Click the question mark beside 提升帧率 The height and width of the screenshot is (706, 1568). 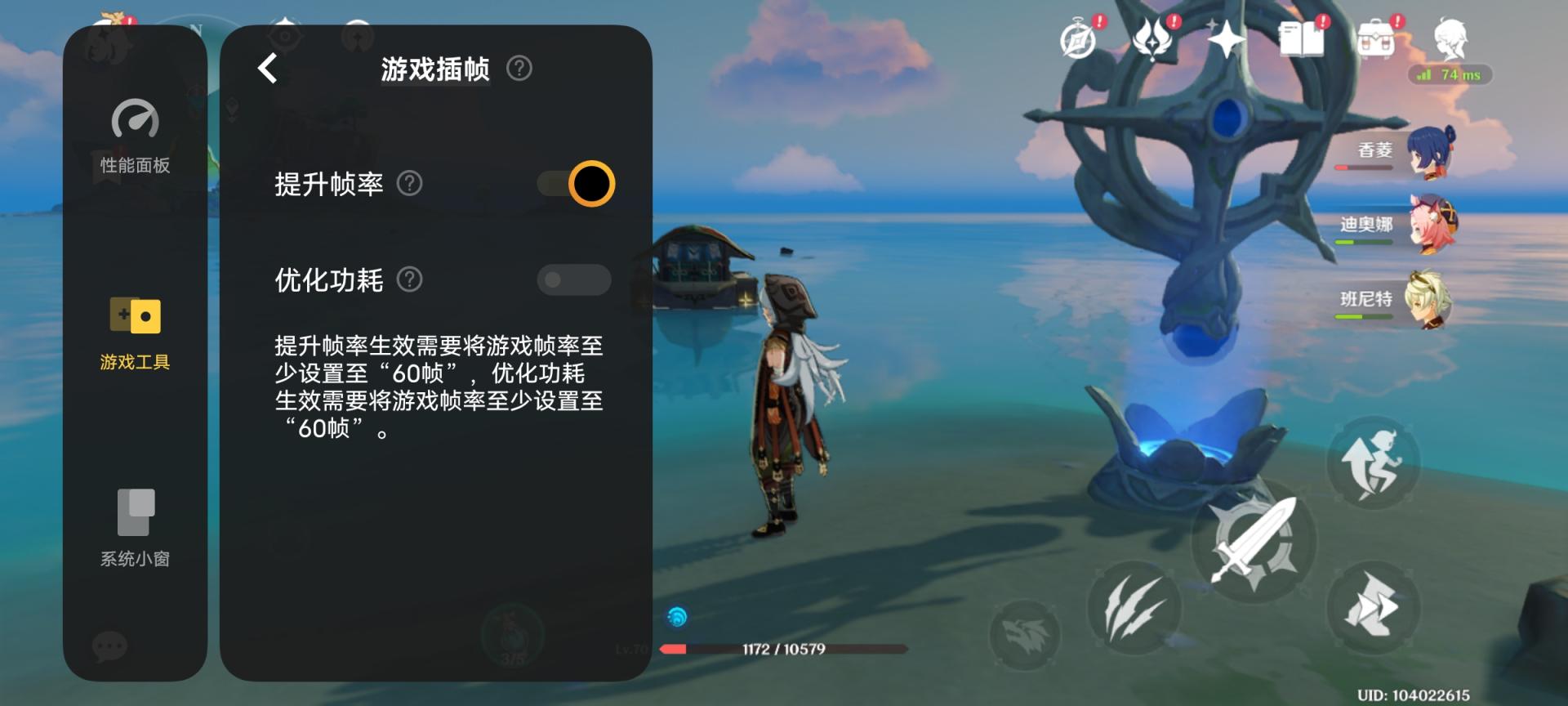point(411,185)
